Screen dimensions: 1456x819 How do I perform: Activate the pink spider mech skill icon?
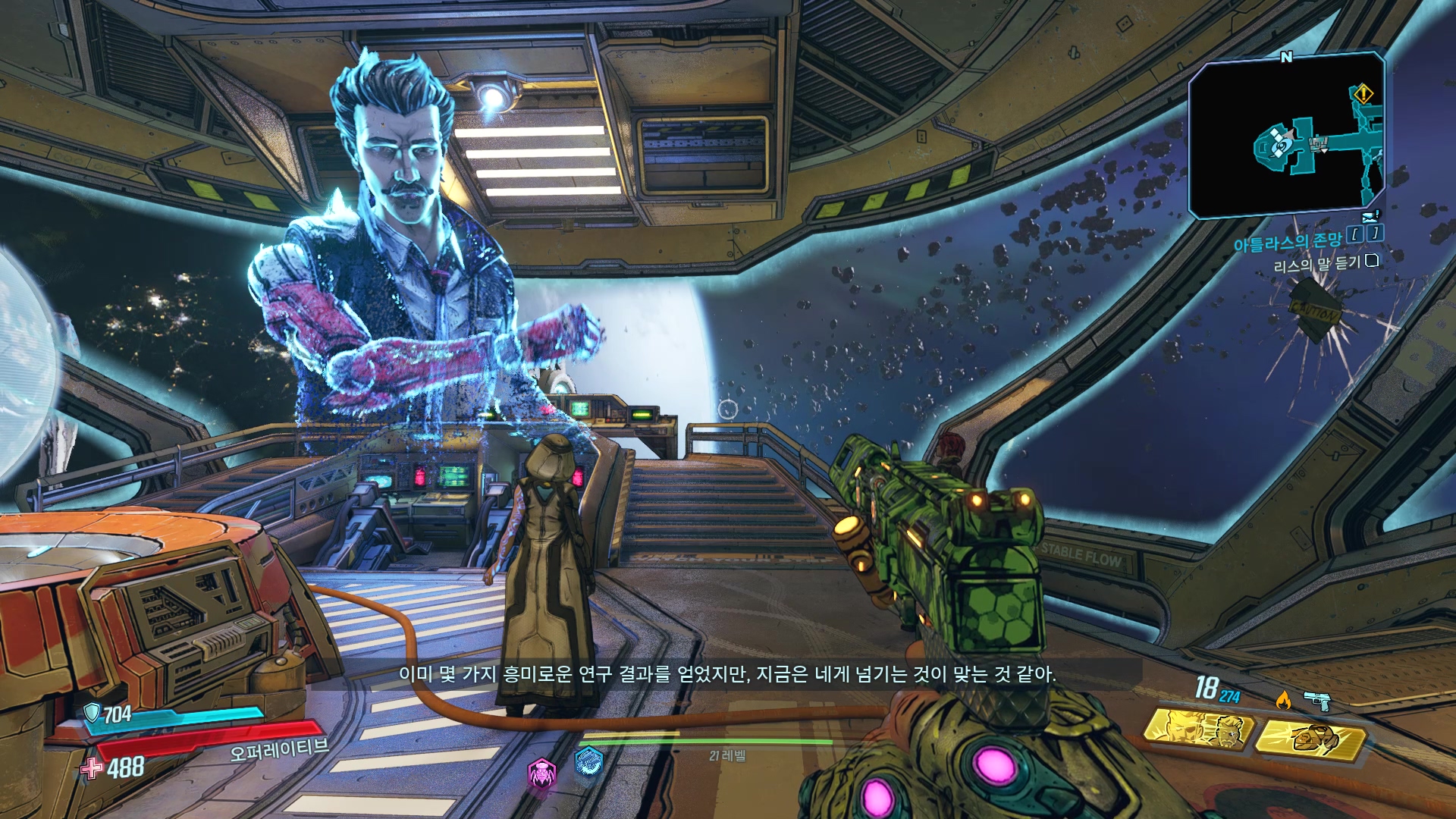[x=541, y=774]
